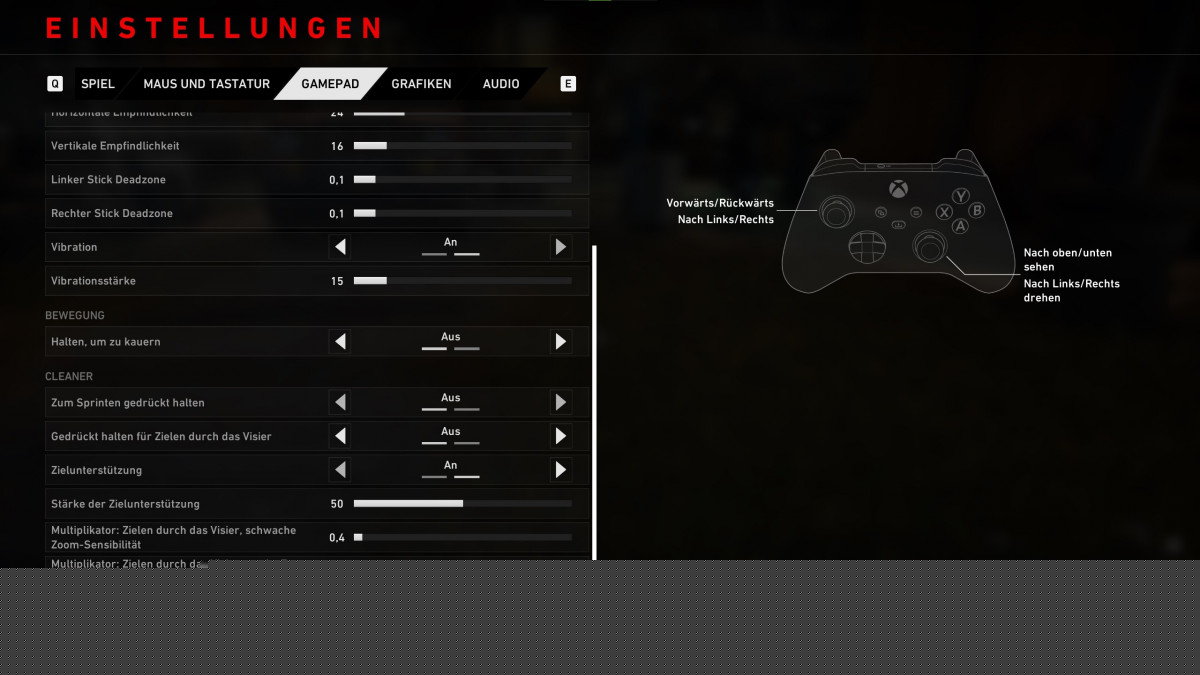The height and width of the screenshot is (675, 1200).
Task: Click the Linker Stick Deadzone slider
Action: [x=462, y=180]
